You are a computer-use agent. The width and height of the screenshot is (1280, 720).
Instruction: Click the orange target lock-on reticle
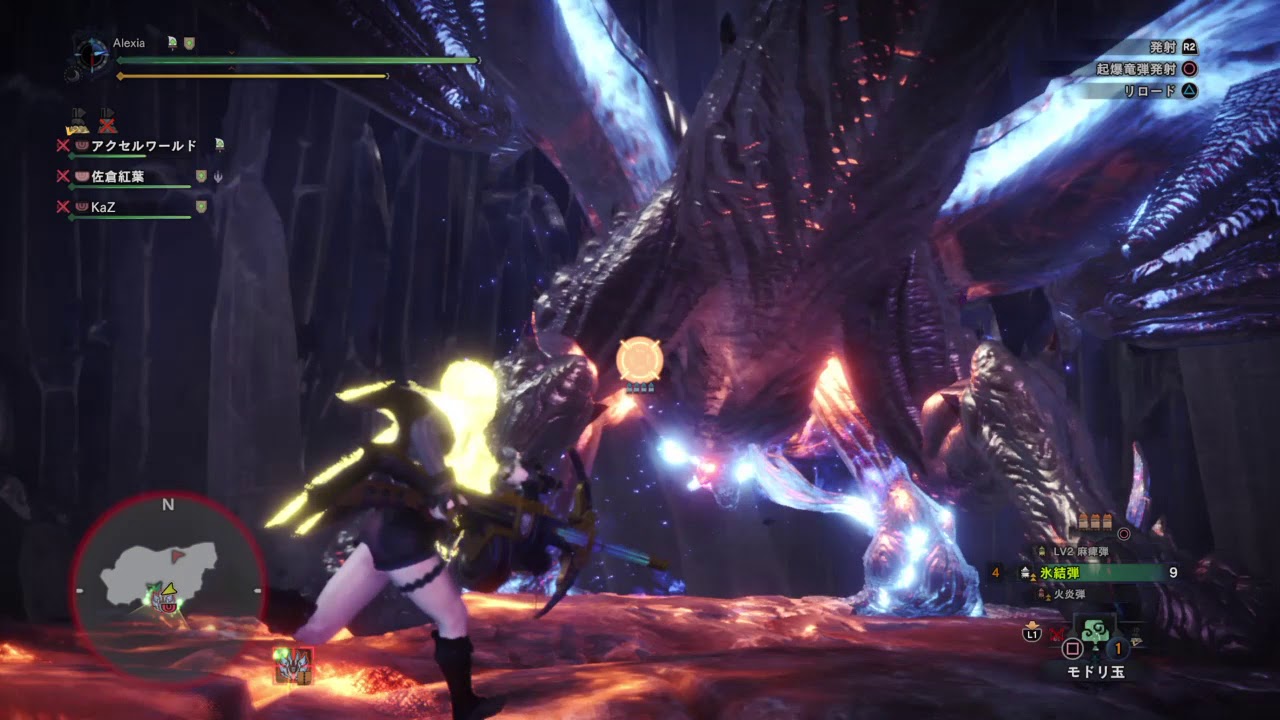pos(638,360)
